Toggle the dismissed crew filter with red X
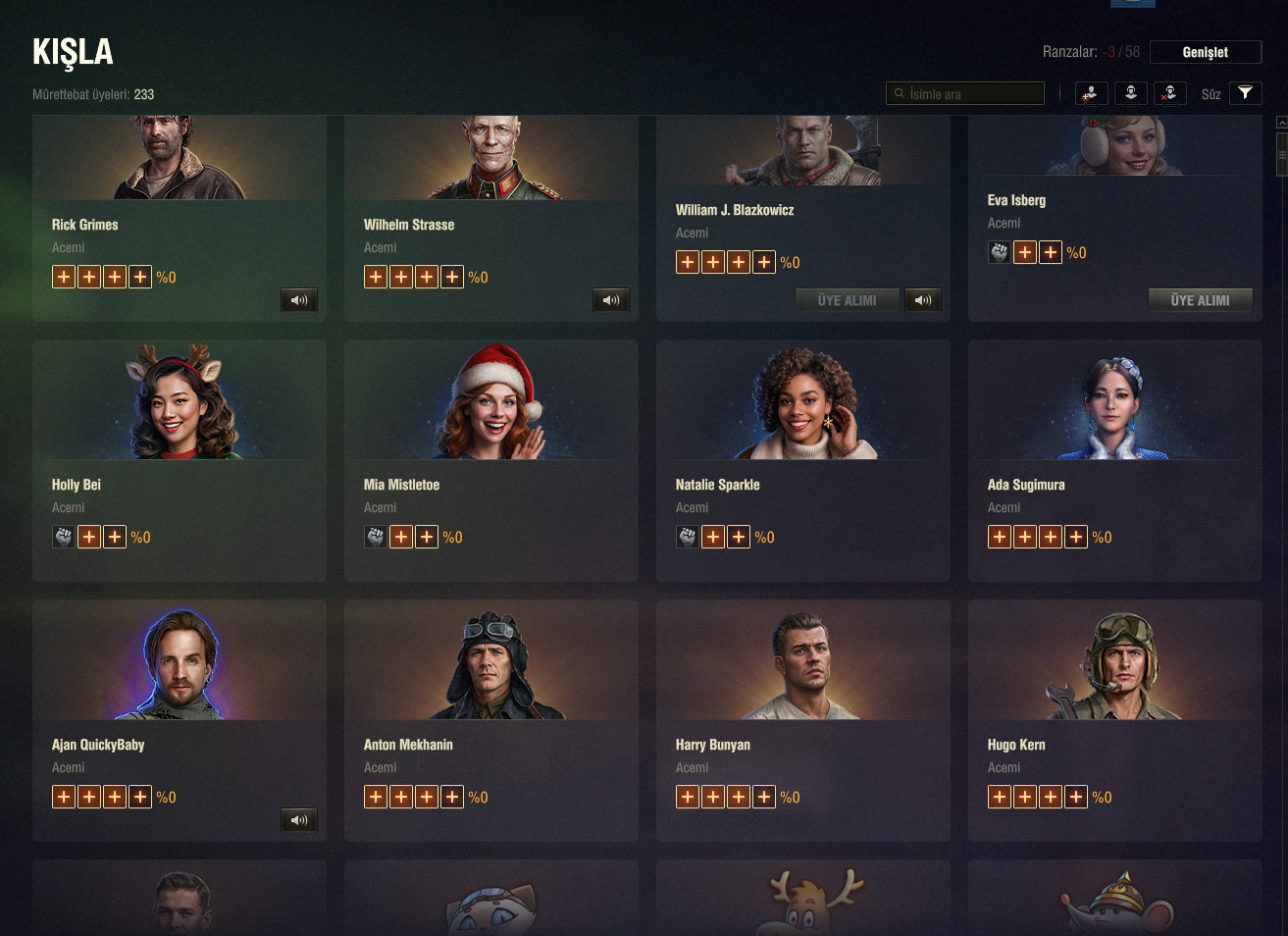 (1169, 93)
